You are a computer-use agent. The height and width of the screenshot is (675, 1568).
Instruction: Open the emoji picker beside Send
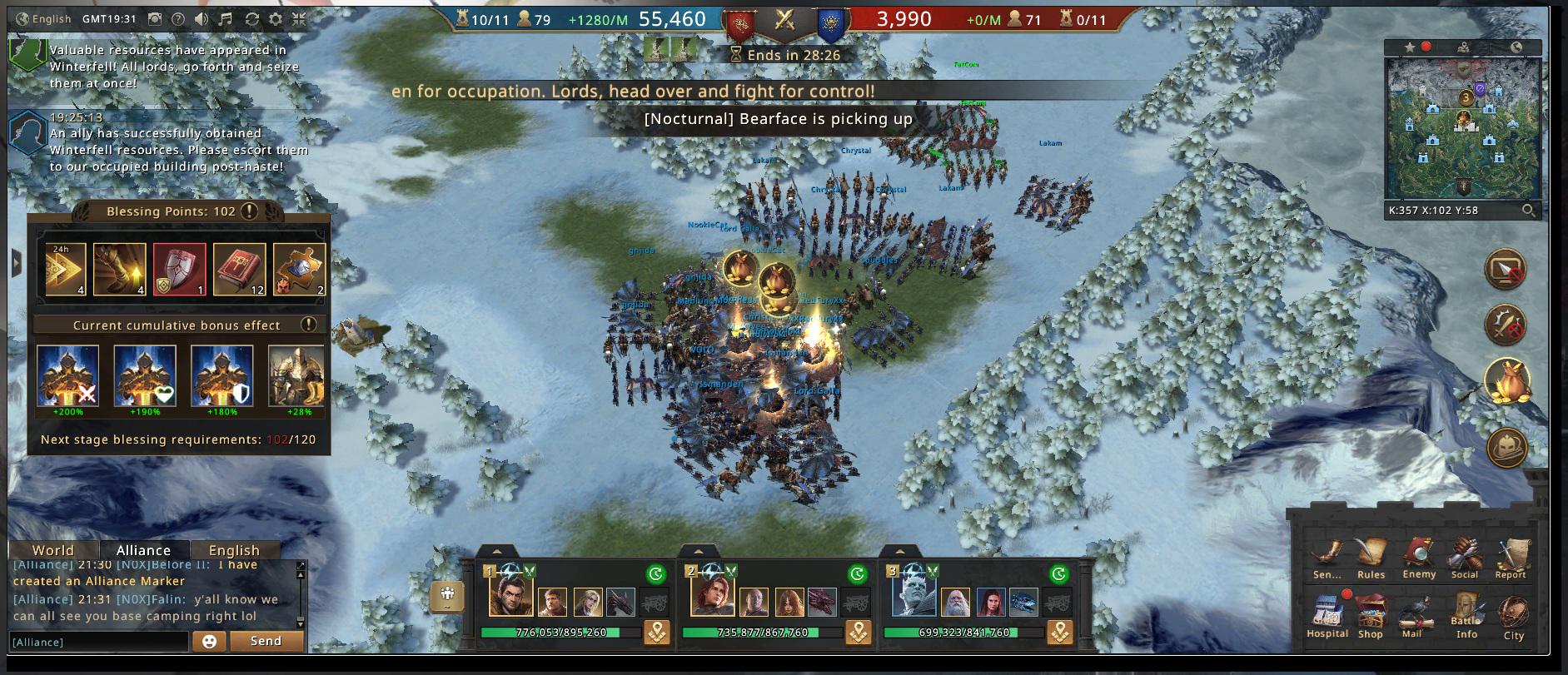pos(209,642)
